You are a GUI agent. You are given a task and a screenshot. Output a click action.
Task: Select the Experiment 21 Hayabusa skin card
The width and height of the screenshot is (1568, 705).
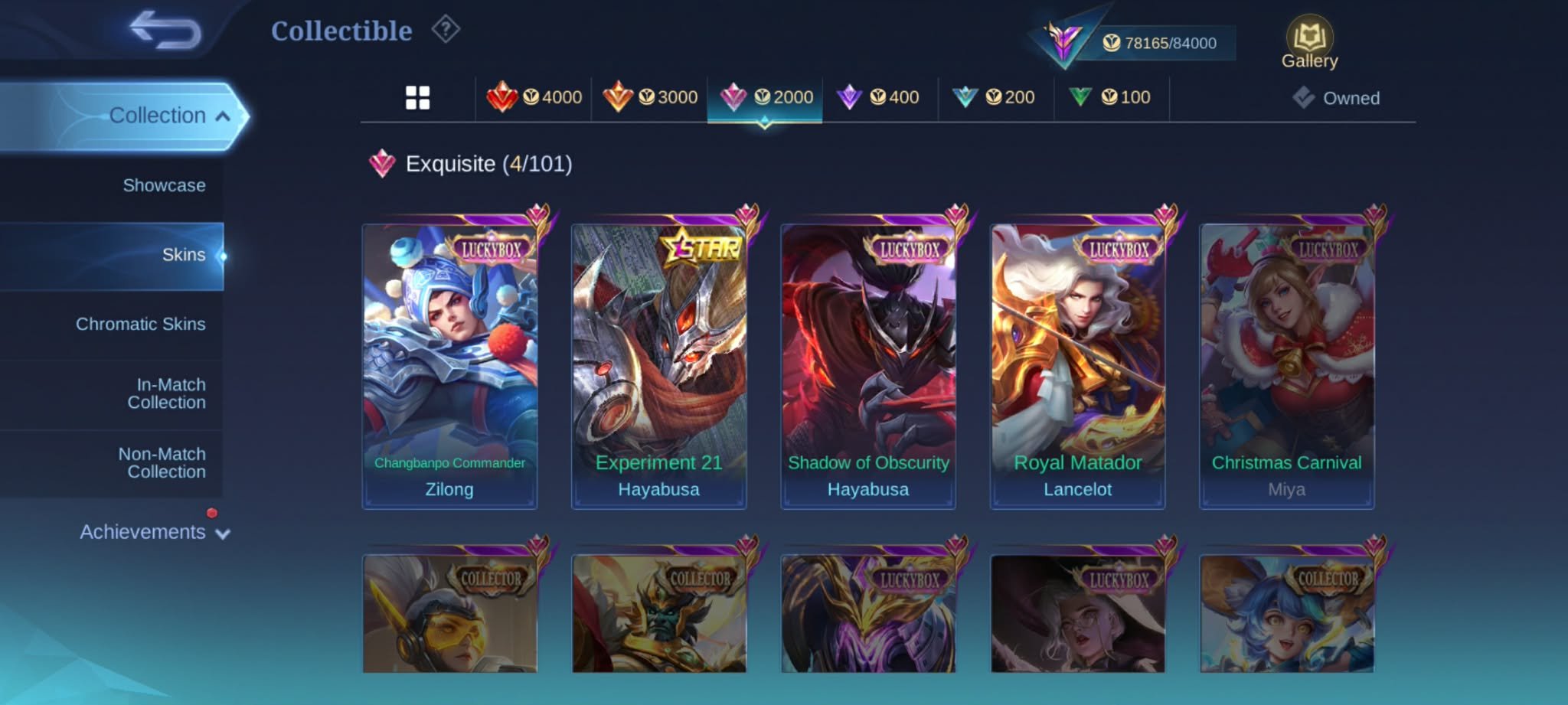point(658,360)
